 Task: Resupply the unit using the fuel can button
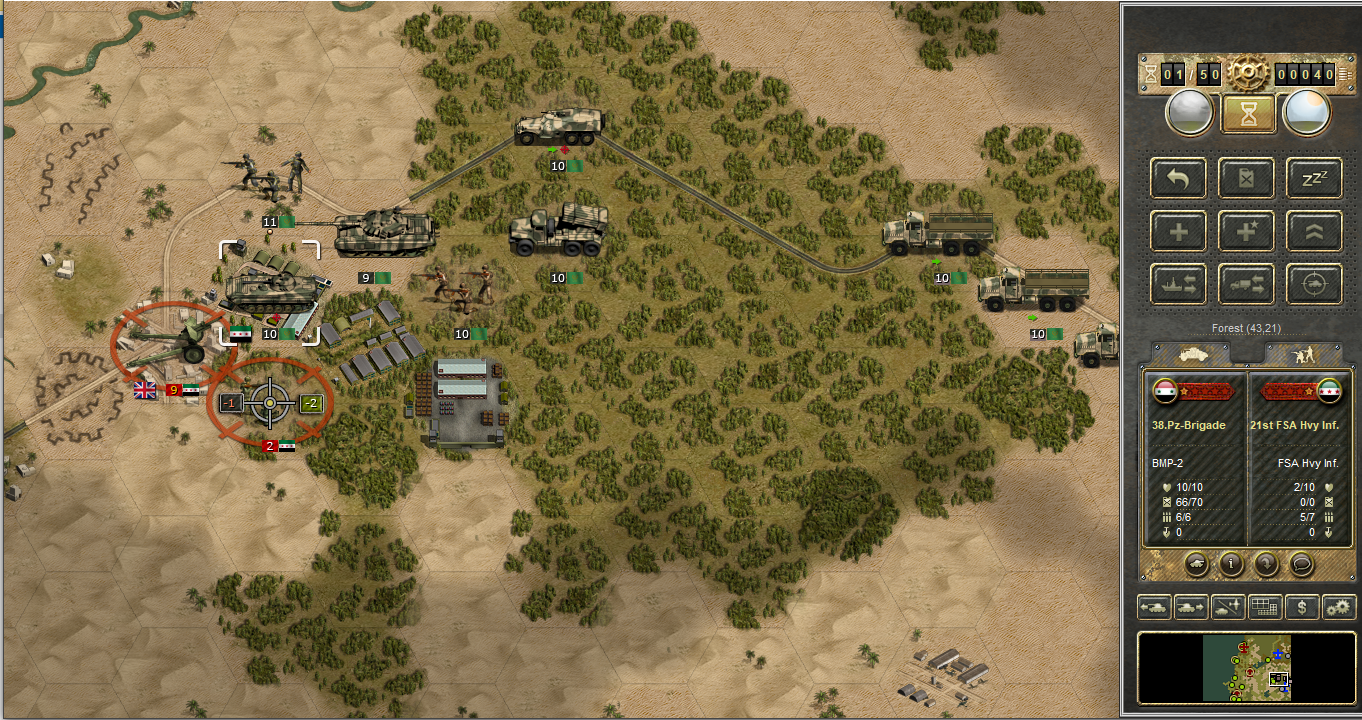pyautogui.click(x=1246, y=178)
